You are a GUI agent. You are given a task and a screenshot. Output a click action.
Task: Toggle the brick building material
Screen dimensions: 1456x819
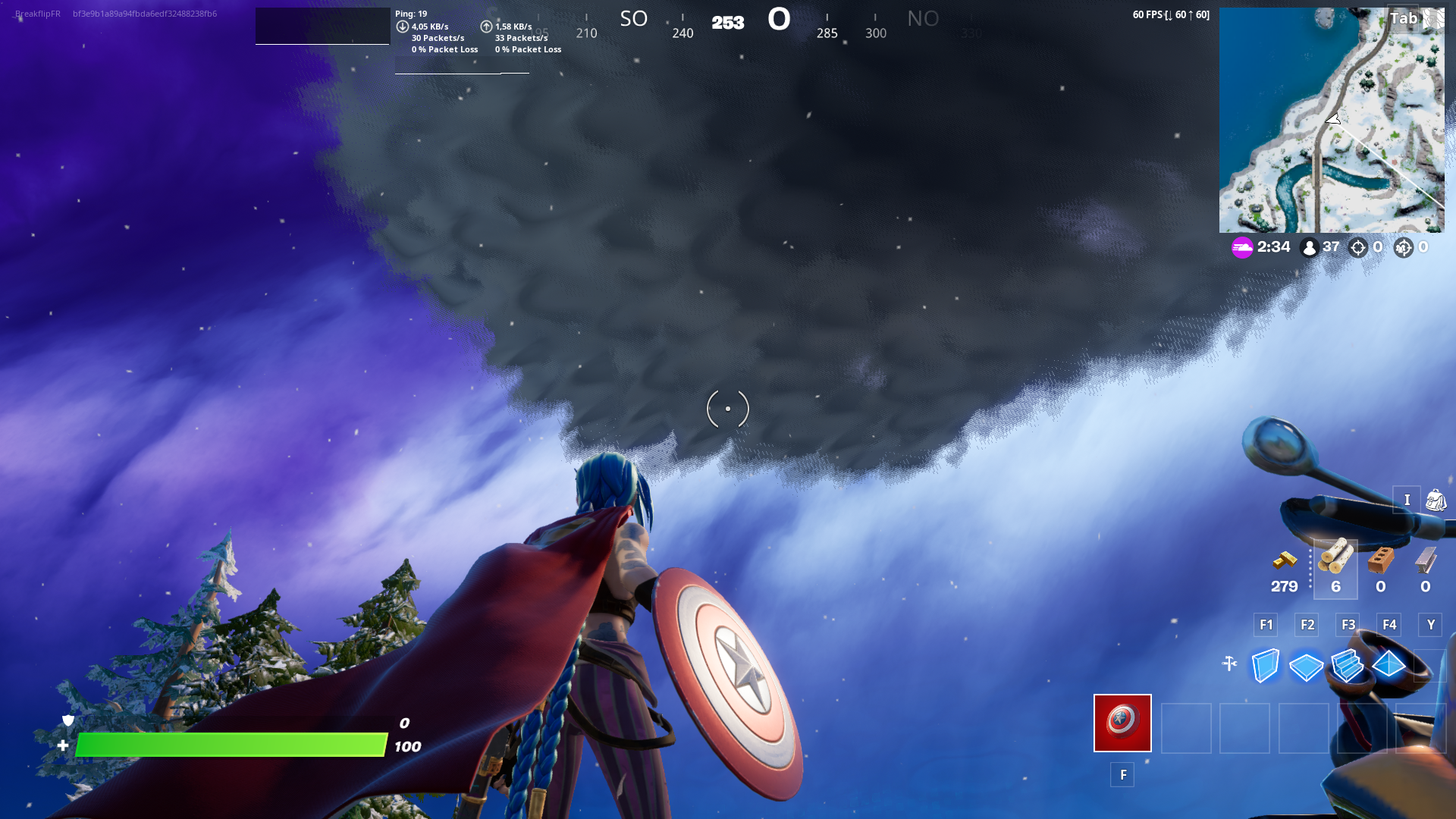tap(1381, 561)
